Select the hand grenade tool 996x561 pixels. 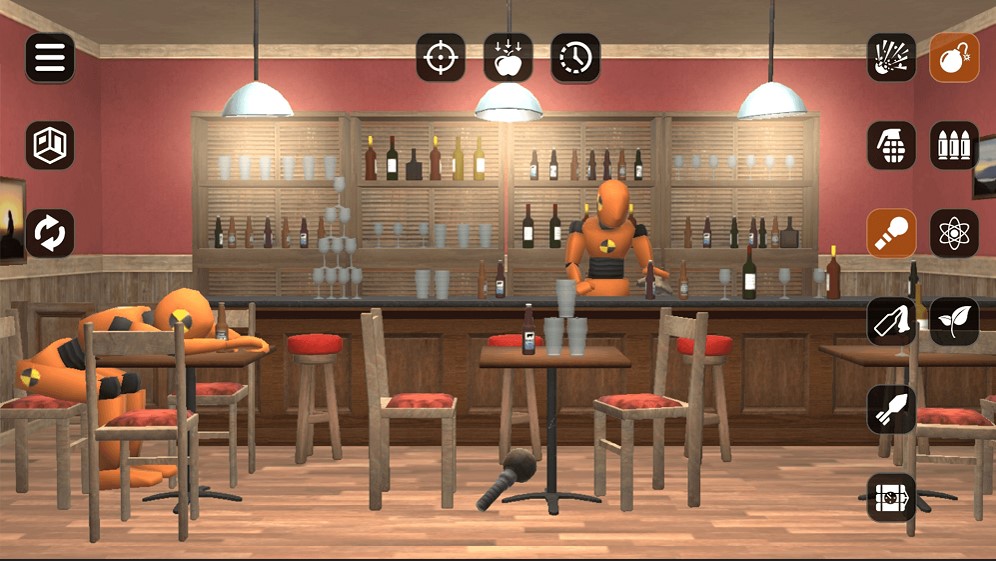coord(891,146)
